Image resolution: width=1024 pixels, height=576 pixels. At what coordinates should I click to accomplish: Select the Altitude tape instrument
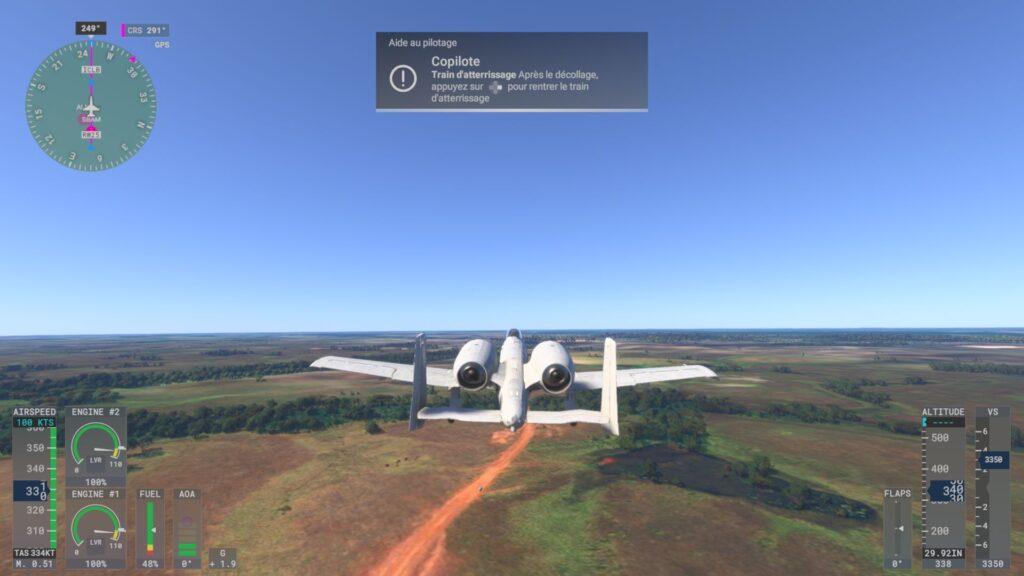pyautogui.click(x=943, y=488)
